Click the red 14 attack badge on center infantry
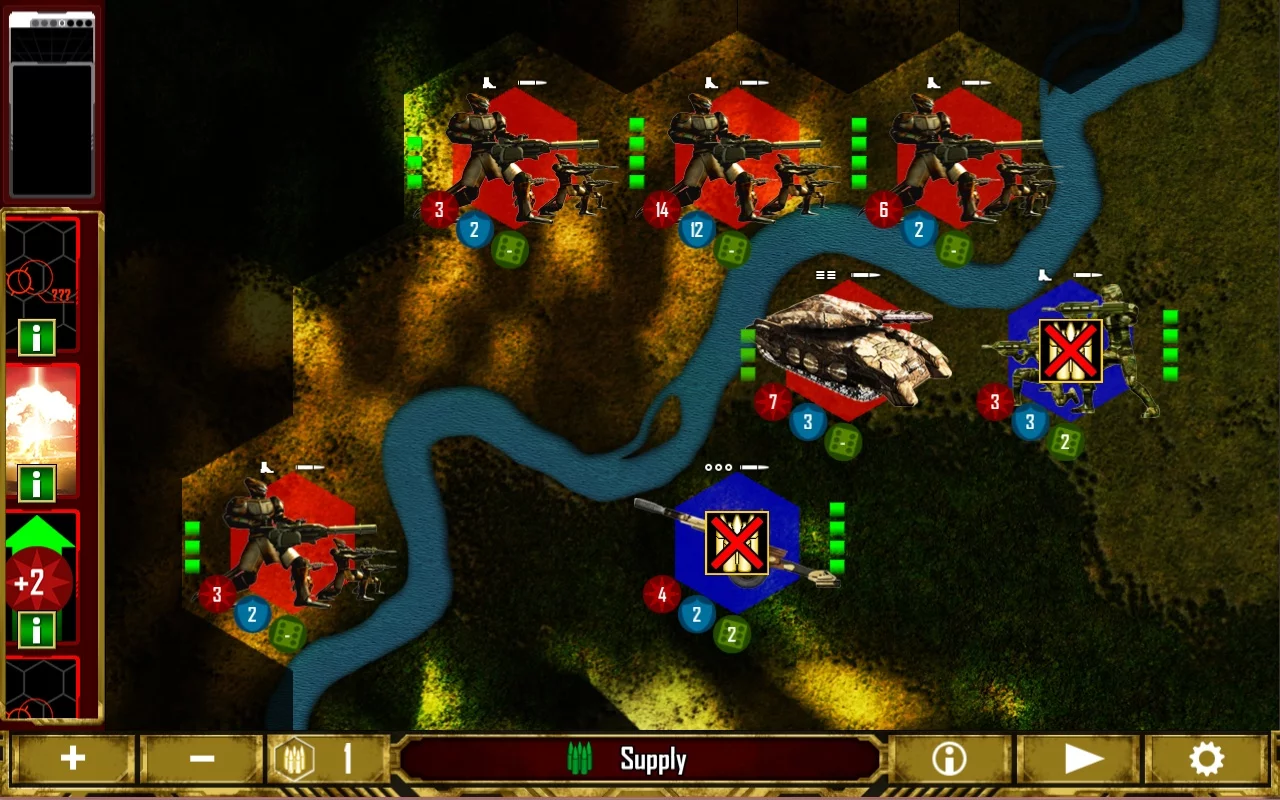 (662, 210)
